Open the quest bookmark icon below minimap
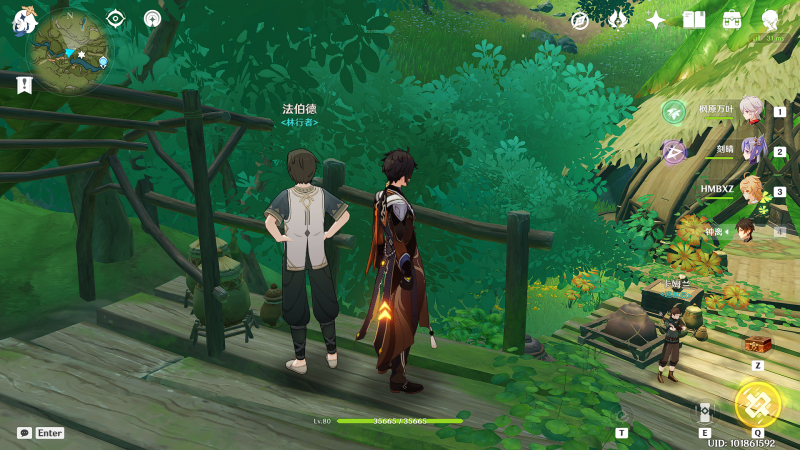The height and width of the screenshot is (450, 800). 24,86
